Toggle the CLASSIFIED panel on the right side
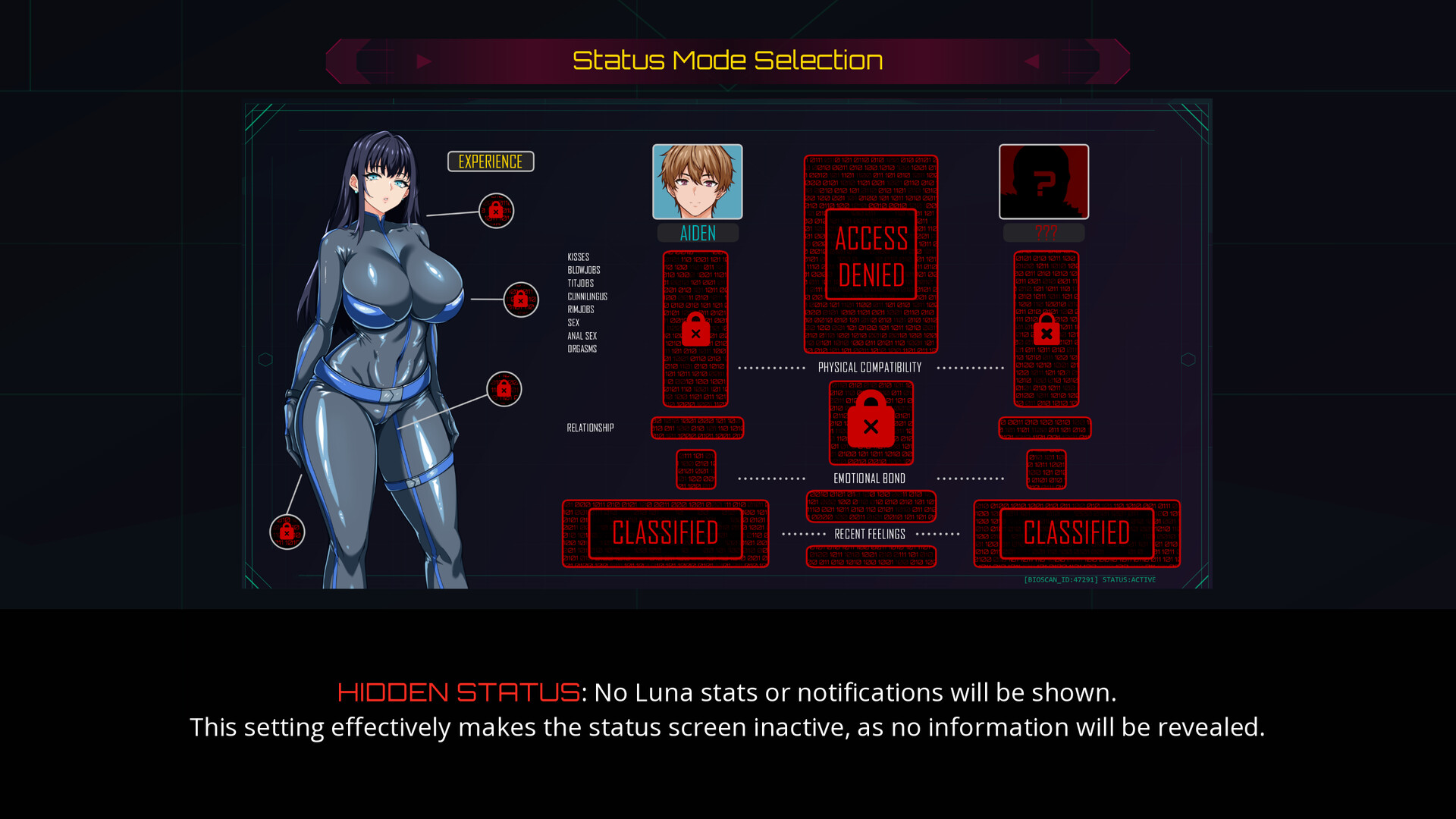Viewport: 1456px width, 819px height. point(1075,532)
